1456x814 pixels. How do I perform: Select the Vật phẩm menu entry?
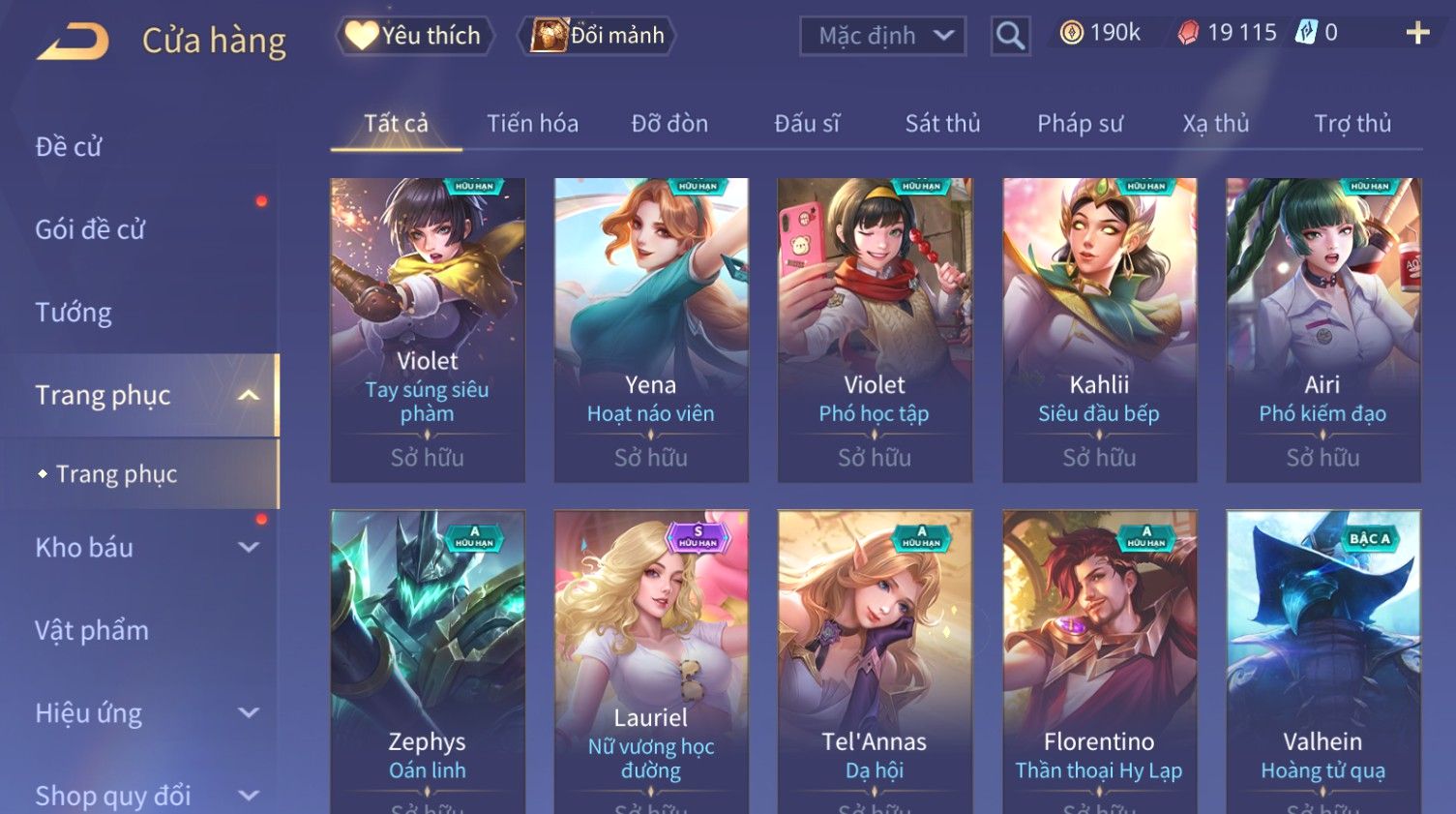pos(92,631)
